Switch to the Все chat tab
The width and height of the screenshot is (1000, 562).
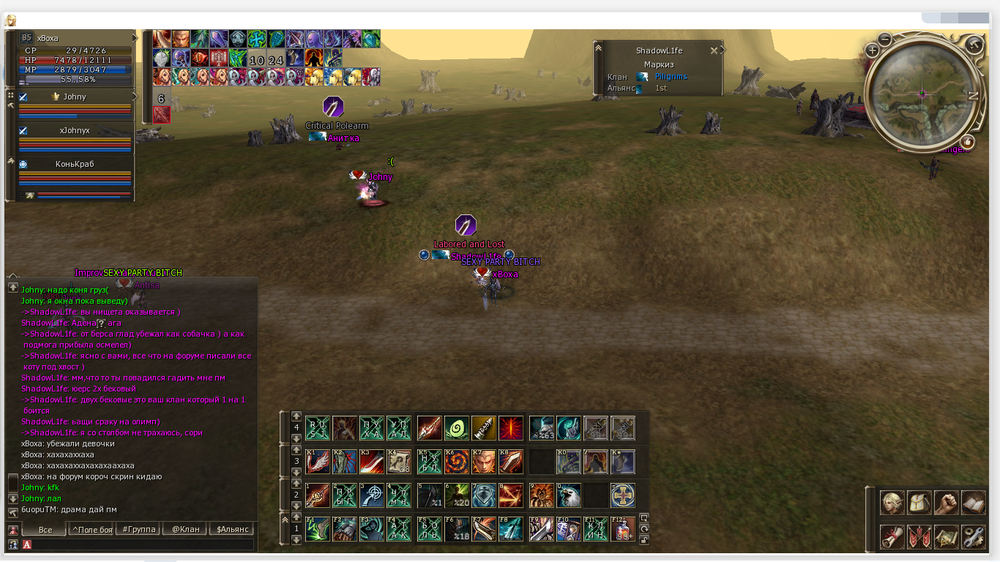[45, 529]
